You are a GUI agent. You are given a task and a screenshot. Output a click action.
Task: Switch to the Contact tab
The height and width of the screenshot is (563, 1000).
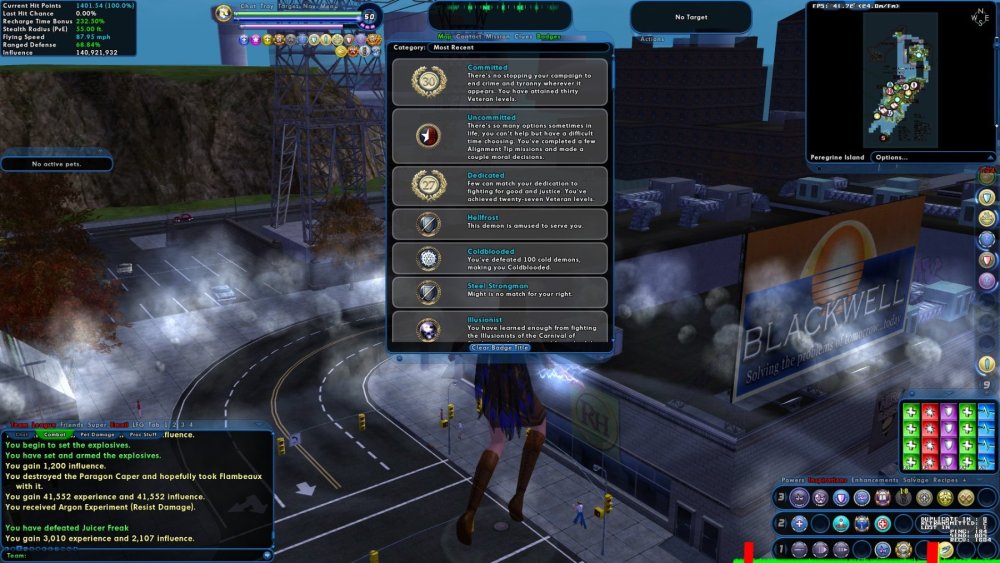click(x=468, y=35)
